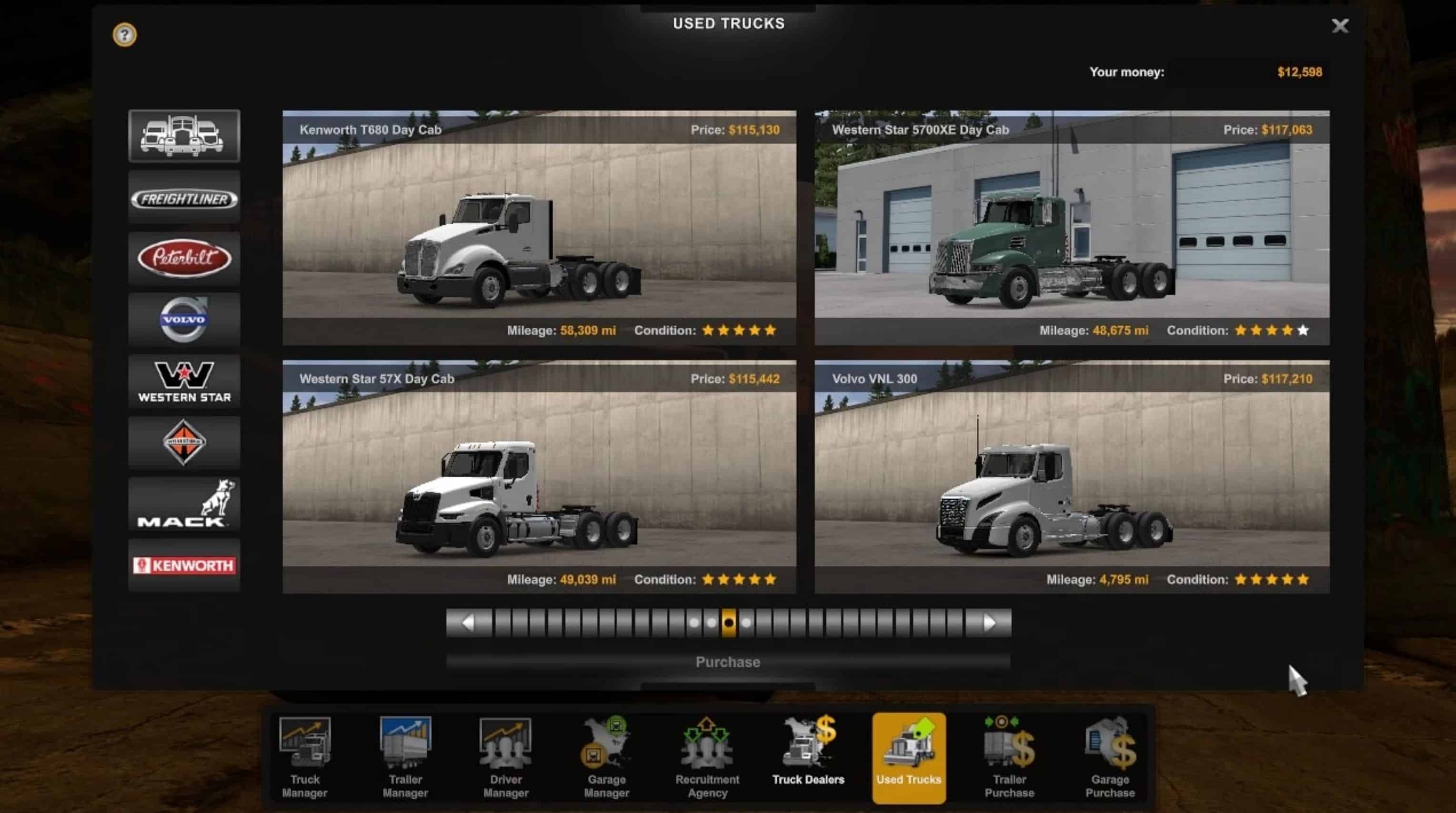Show all truck brands filter
Viewport: 1456px width, 813px height.
coord(184,136)
